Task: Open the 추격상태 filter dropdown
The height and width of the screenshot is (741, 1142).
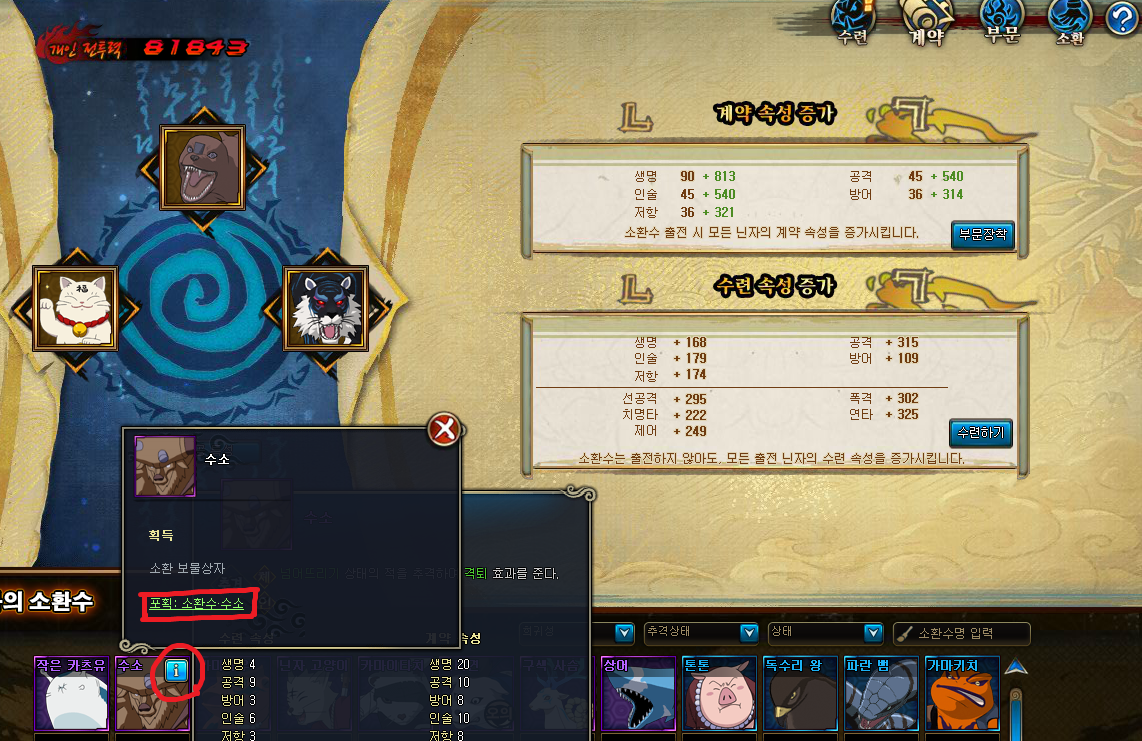Action: (700, 633)
